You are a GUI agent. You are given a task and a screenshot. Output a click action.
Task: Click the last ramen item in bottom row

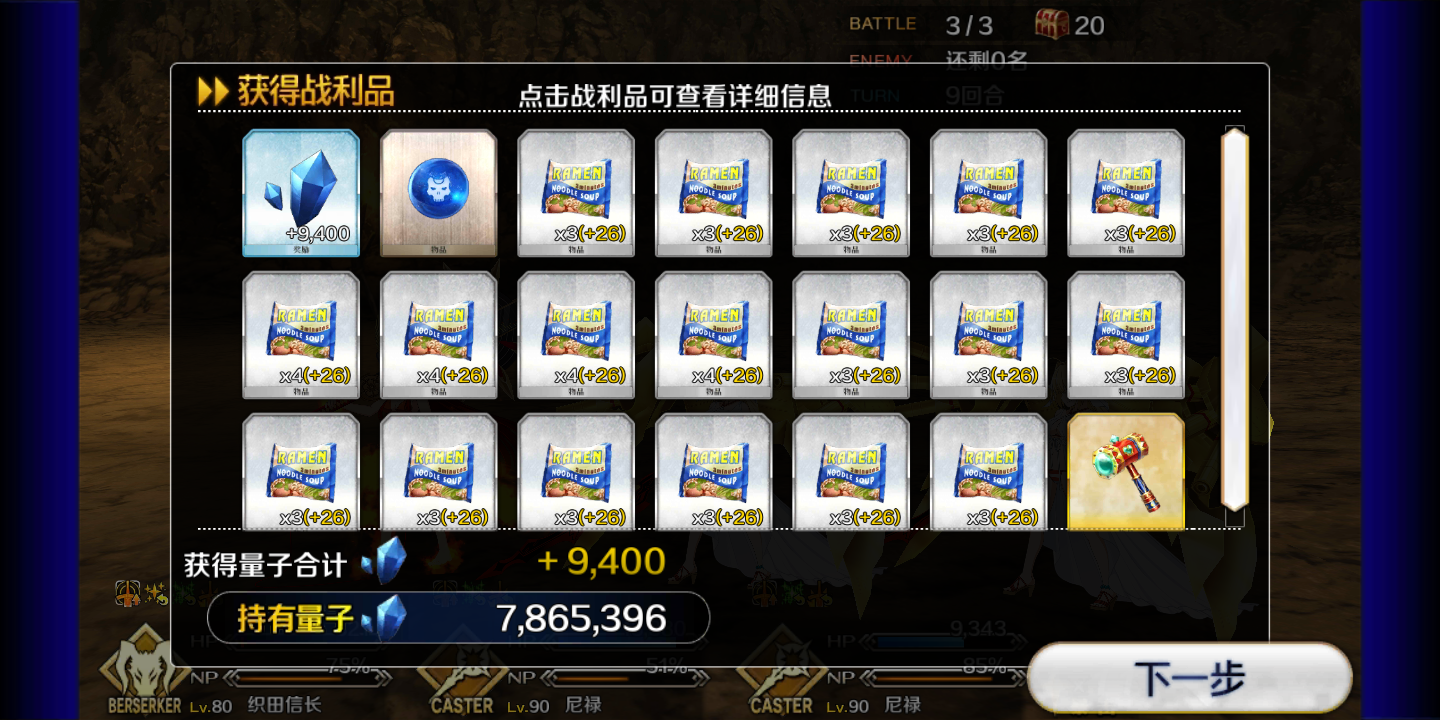pyautogui.click(x=988, y=470)
